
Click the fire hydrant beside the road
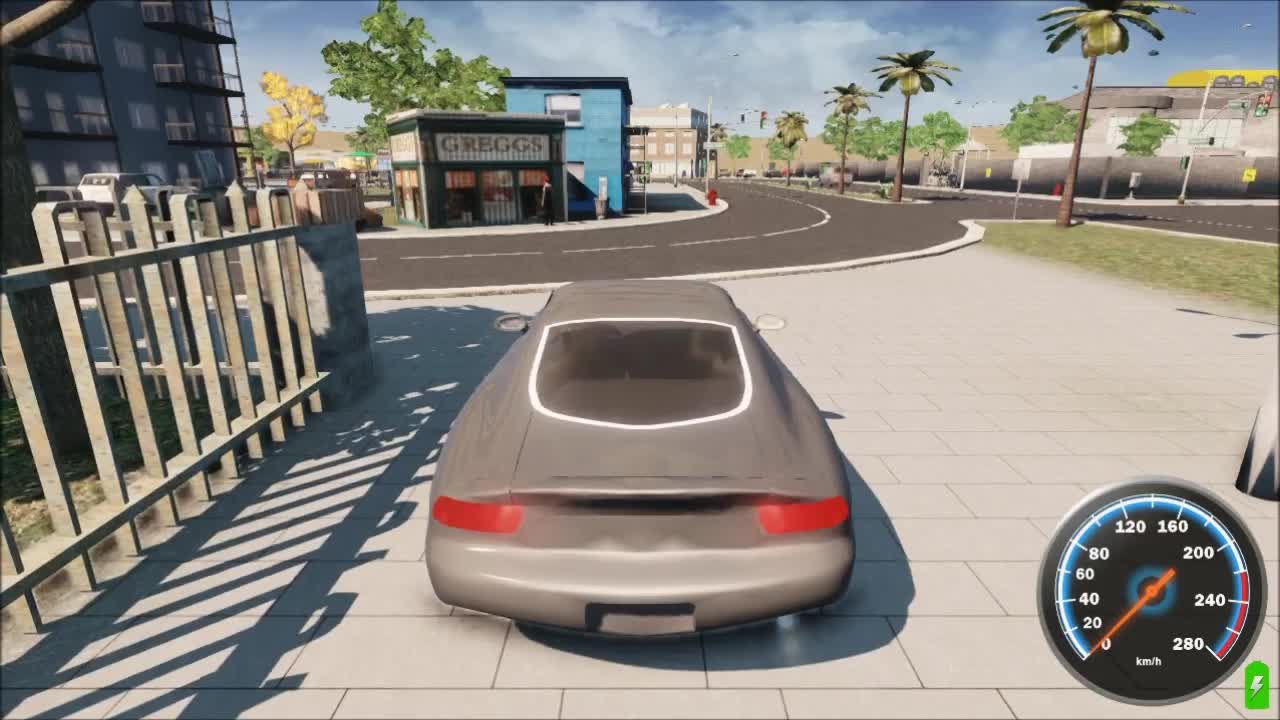712,197
